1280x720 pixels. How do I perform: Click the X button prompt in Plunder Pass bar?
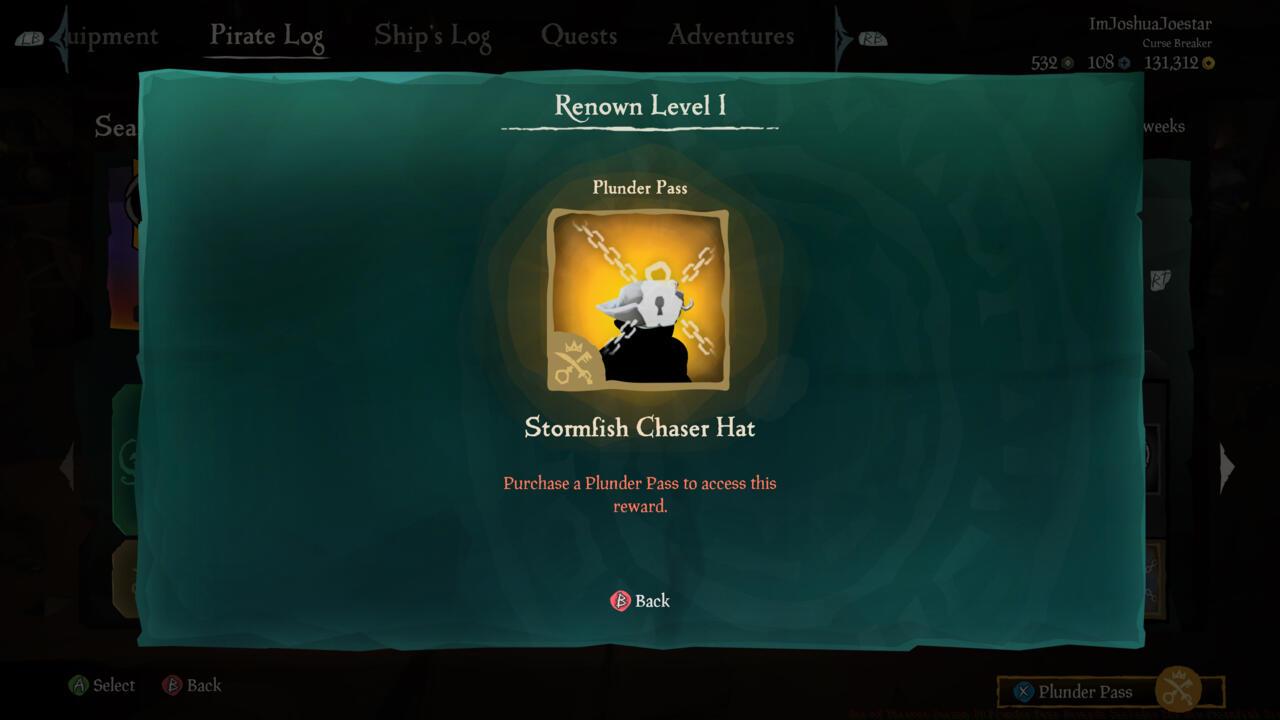pos(1022,691)
